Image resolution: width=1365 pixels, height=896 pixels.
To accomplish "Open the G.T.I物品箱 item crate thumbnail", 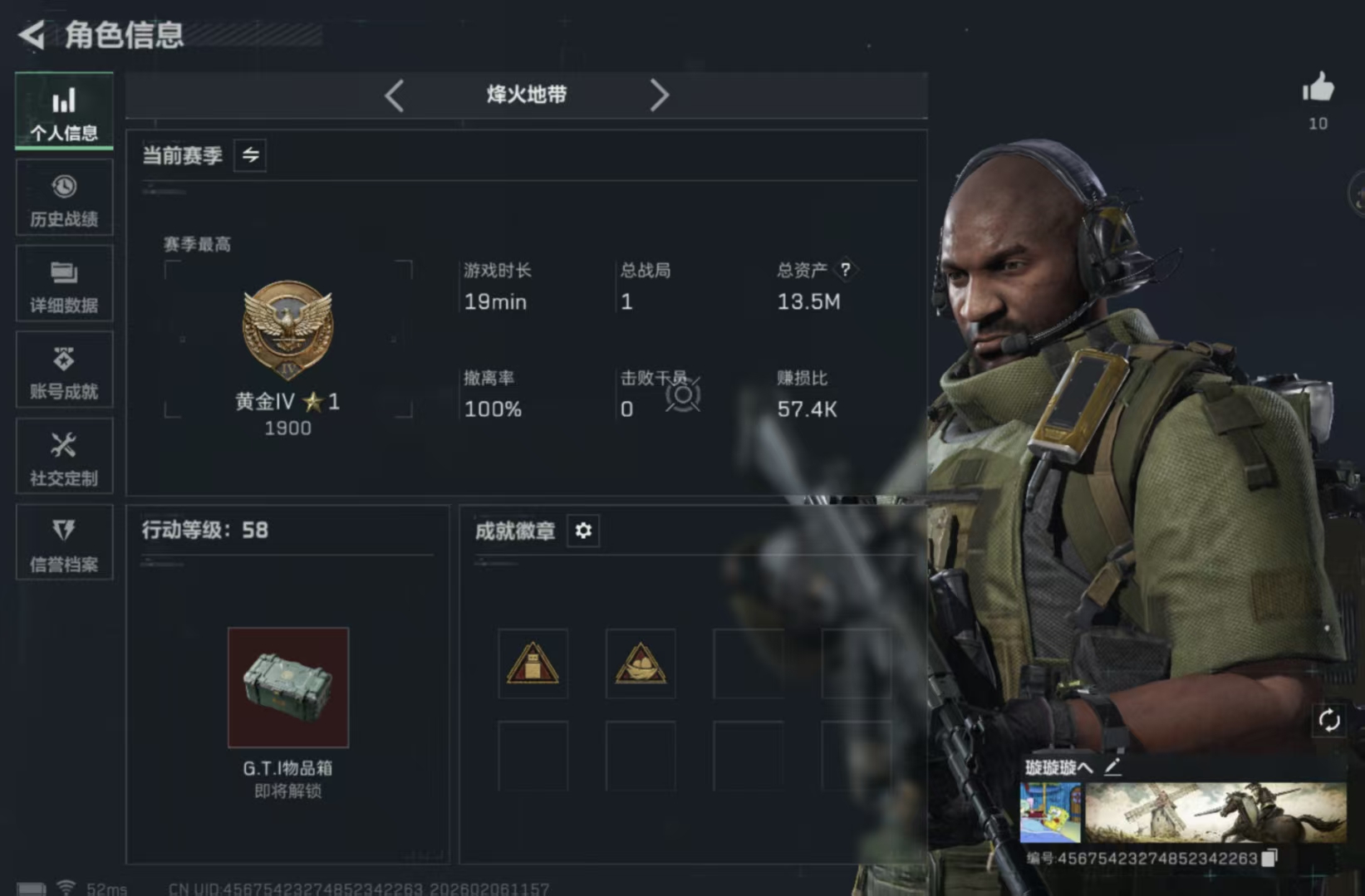I will [288, 687].
